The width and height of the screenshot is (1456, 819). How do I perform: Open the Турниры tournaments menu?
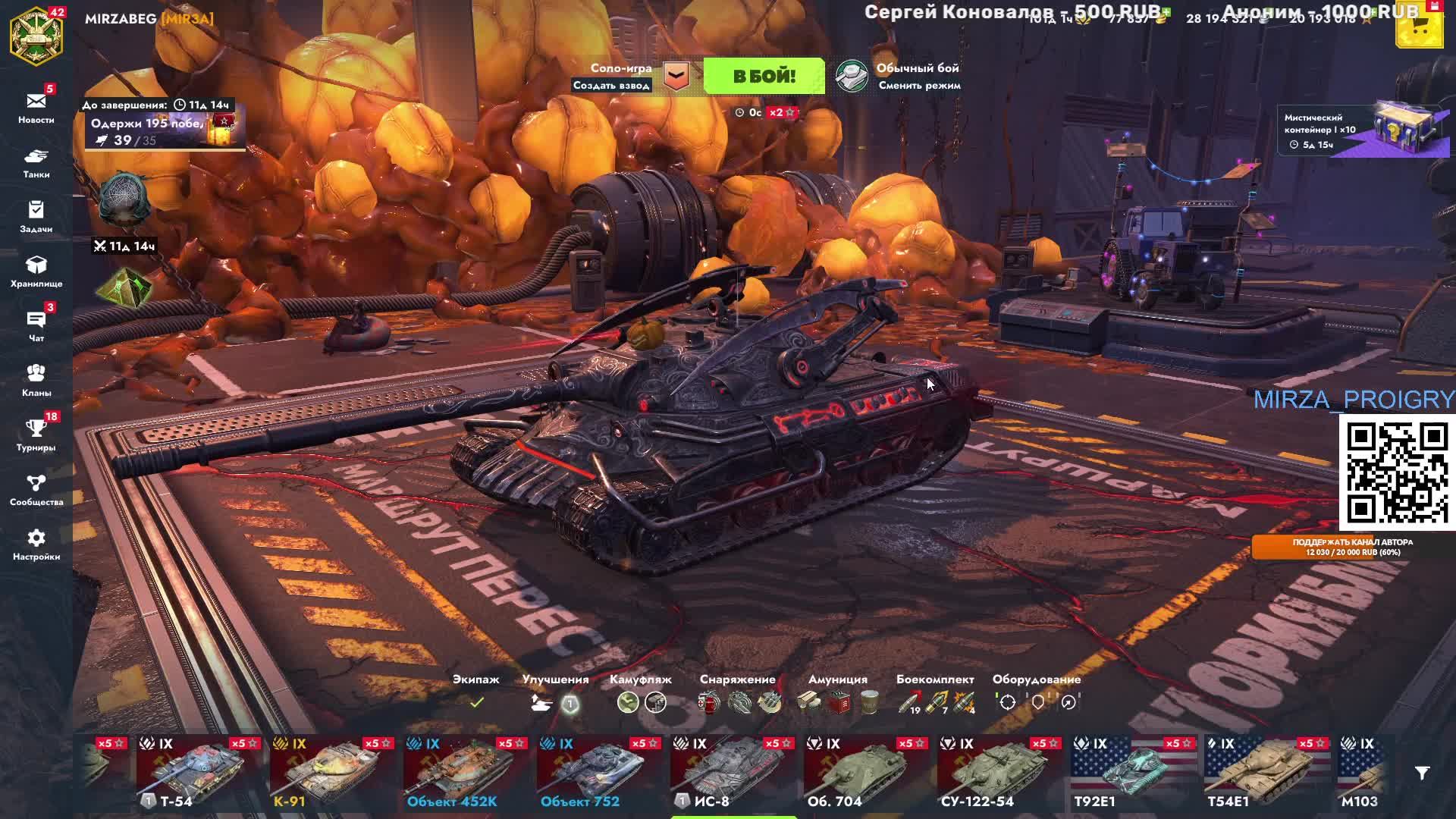[x=36, y=435]
